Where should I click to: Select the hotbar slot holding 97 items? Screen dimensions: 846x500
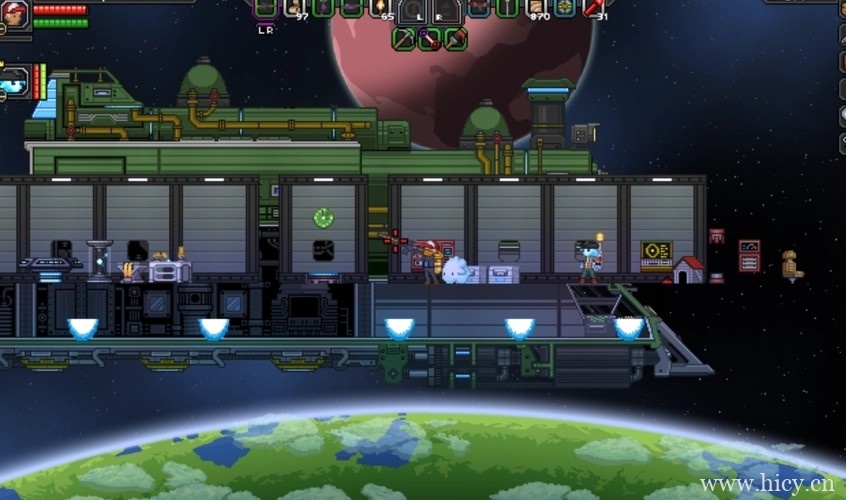click(295, 8)
